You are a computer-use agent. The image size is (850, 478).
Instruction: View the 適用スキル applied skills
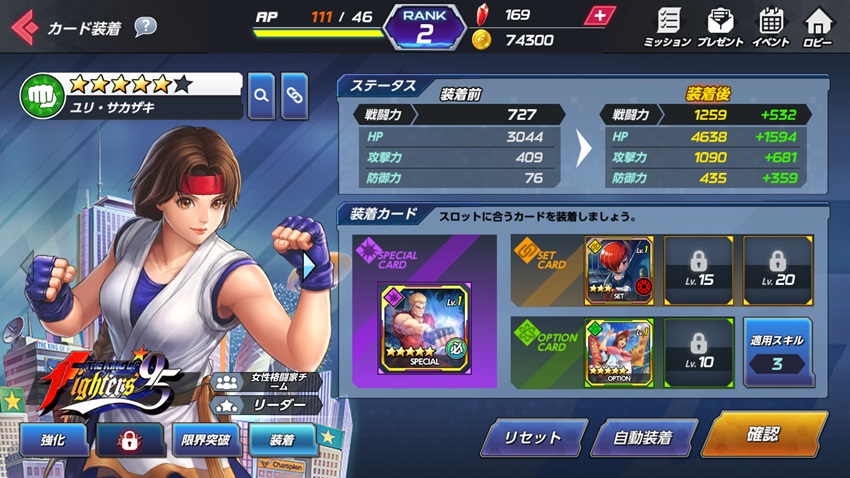pos(777,352)
